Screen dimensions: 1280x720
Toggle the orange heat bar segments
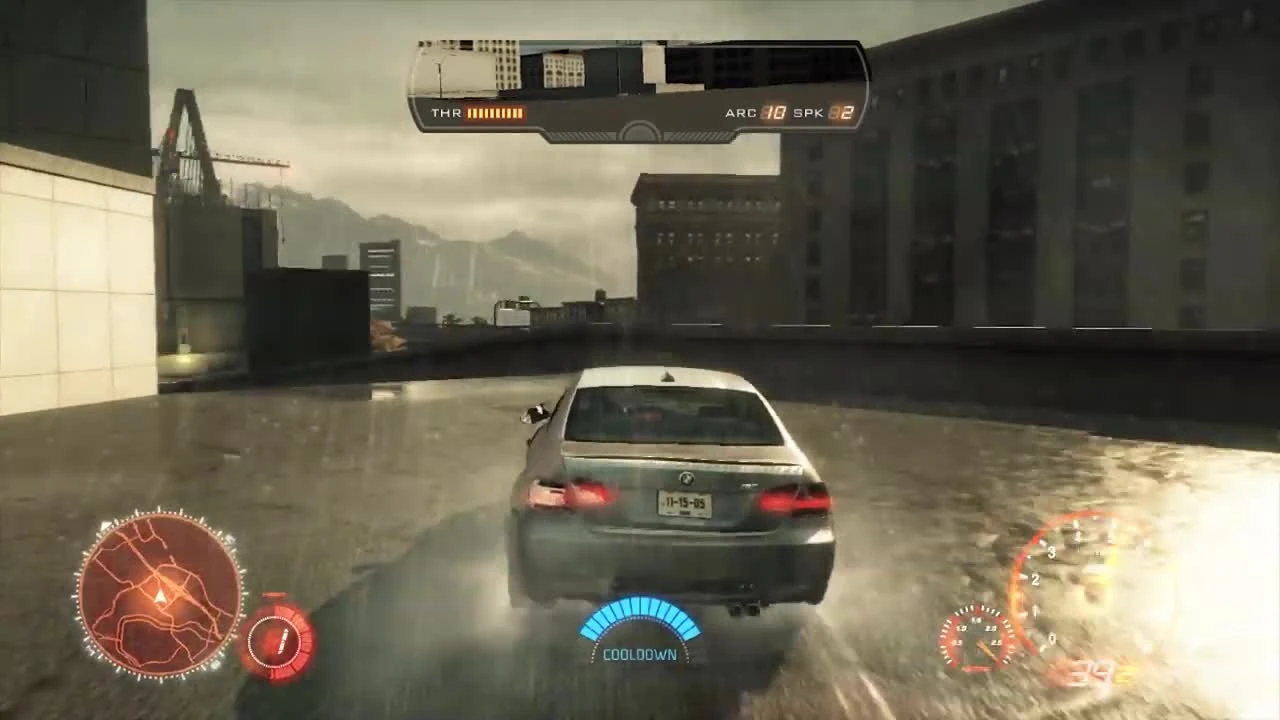click(495, 112)
